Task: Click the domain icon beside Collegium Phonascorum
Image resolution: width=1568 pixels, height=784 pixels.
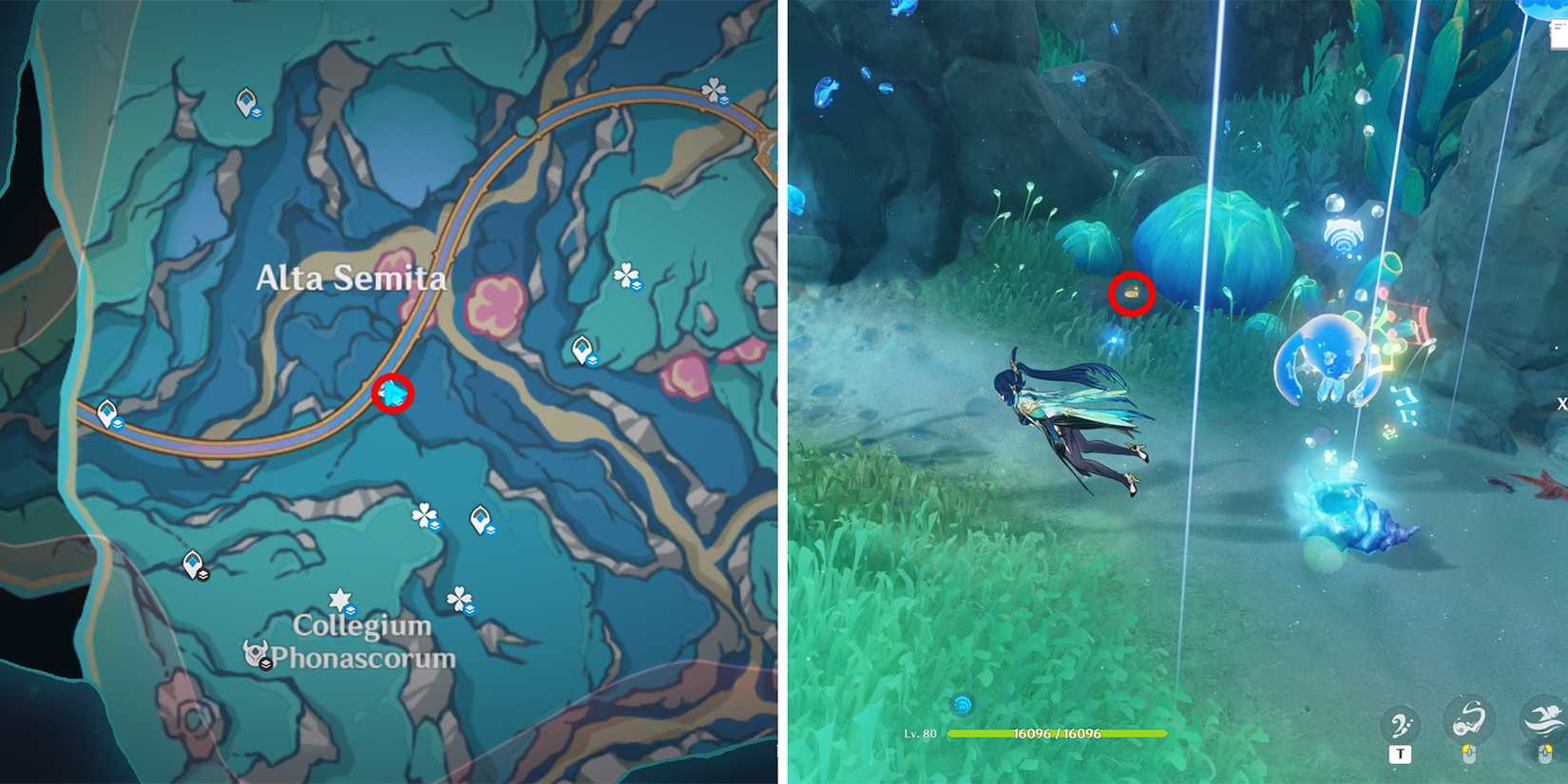Action: (255, 652)
